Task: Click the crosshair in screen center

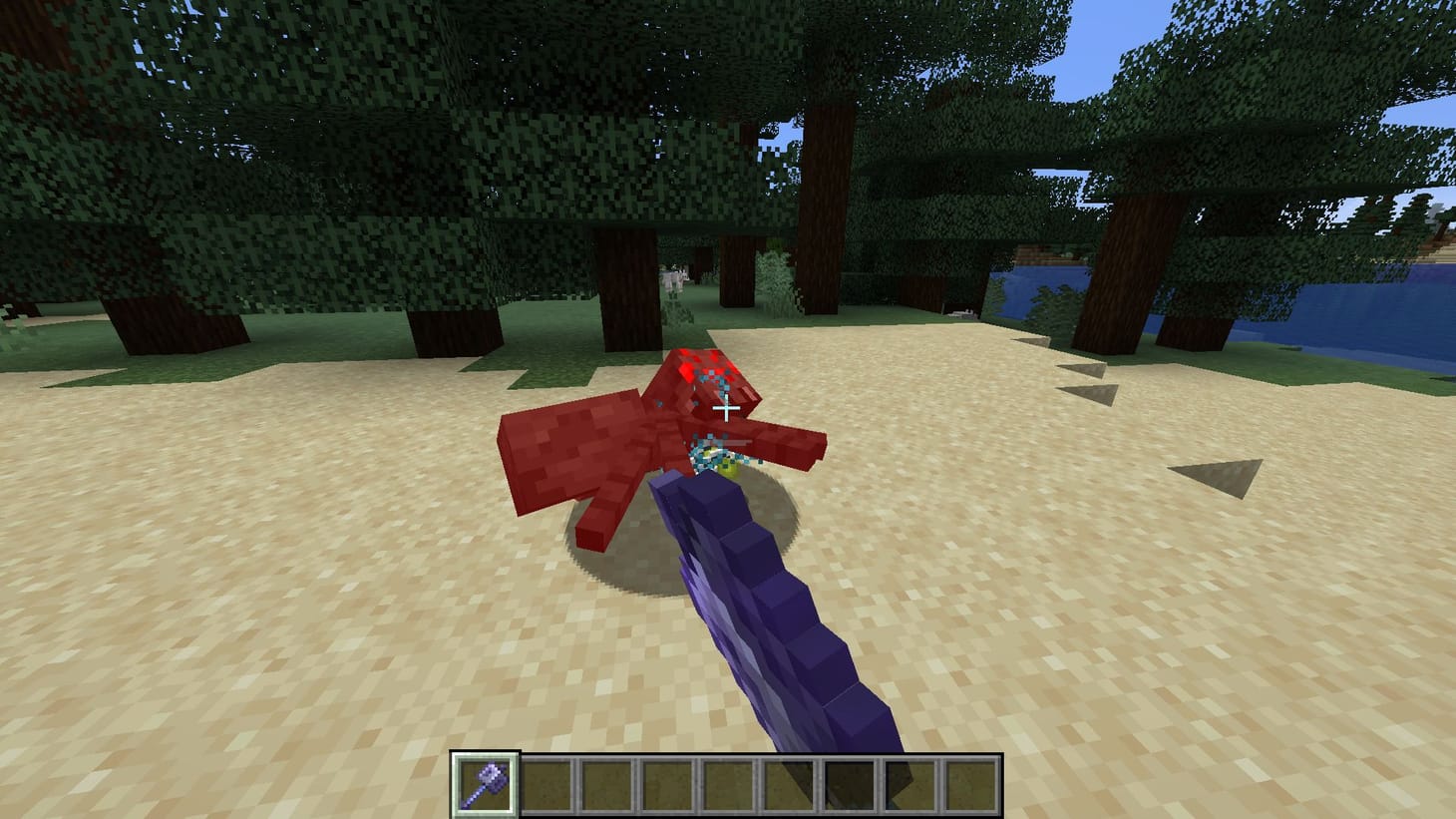Action: point(728,409)
